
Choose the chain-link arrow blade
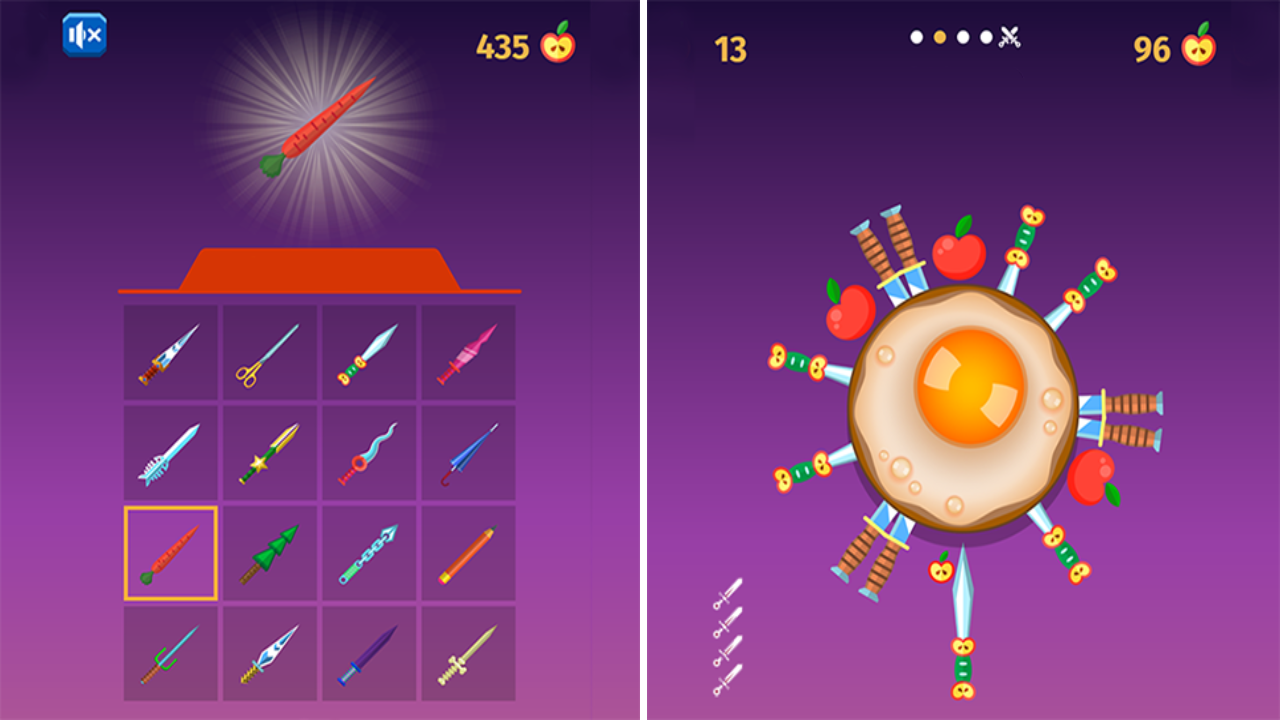[x=368, y=552]
